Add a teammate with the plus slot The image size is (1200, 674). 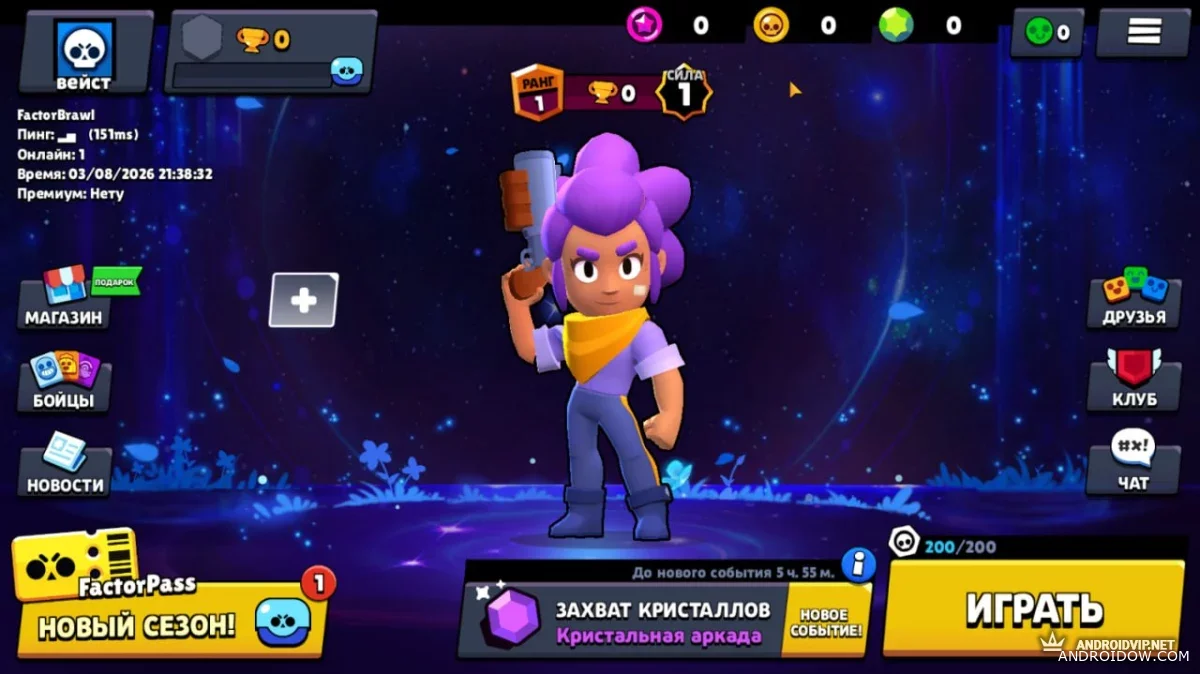click(303, 300)
